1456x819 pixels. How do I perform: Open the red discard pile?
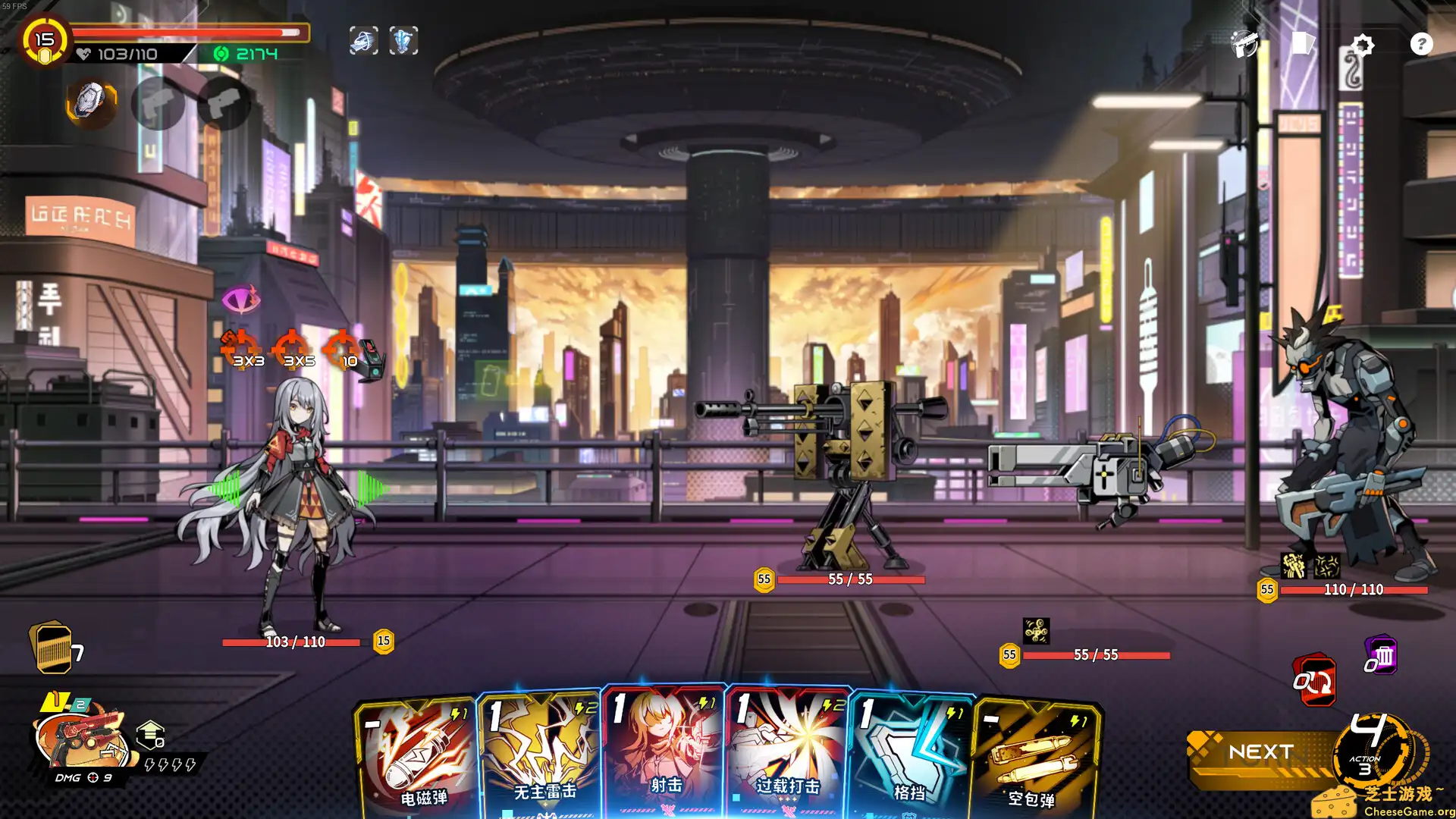pos(1314,680)
